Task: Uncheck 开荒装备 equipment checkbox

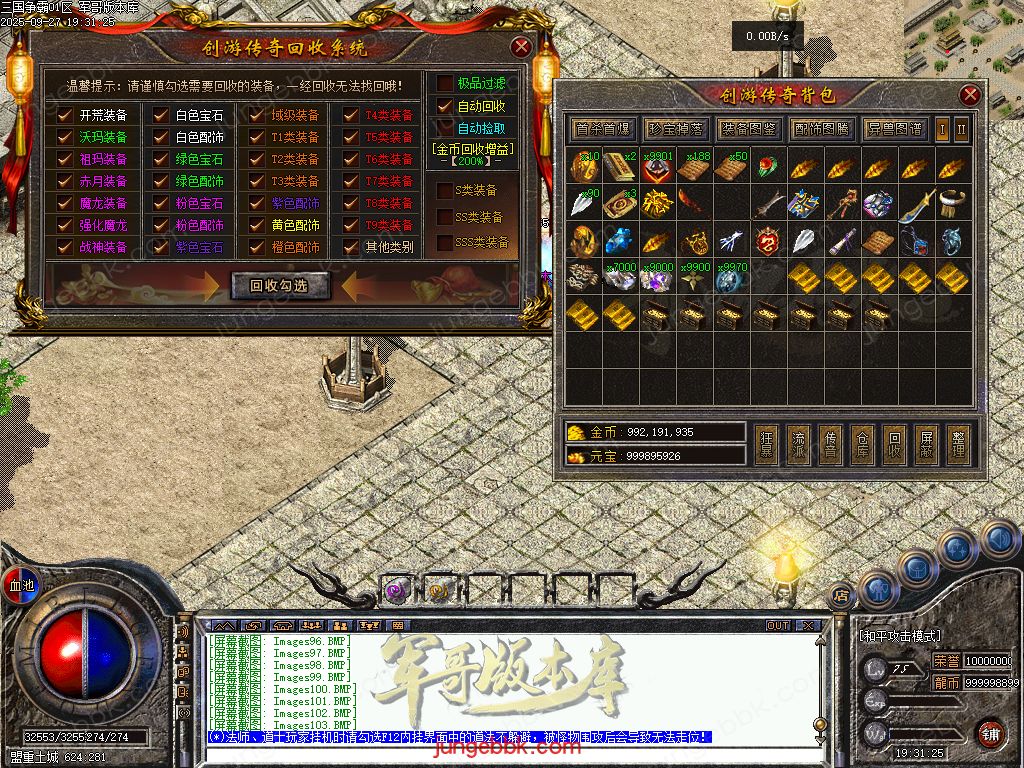Action: click(x=65, y=115)
